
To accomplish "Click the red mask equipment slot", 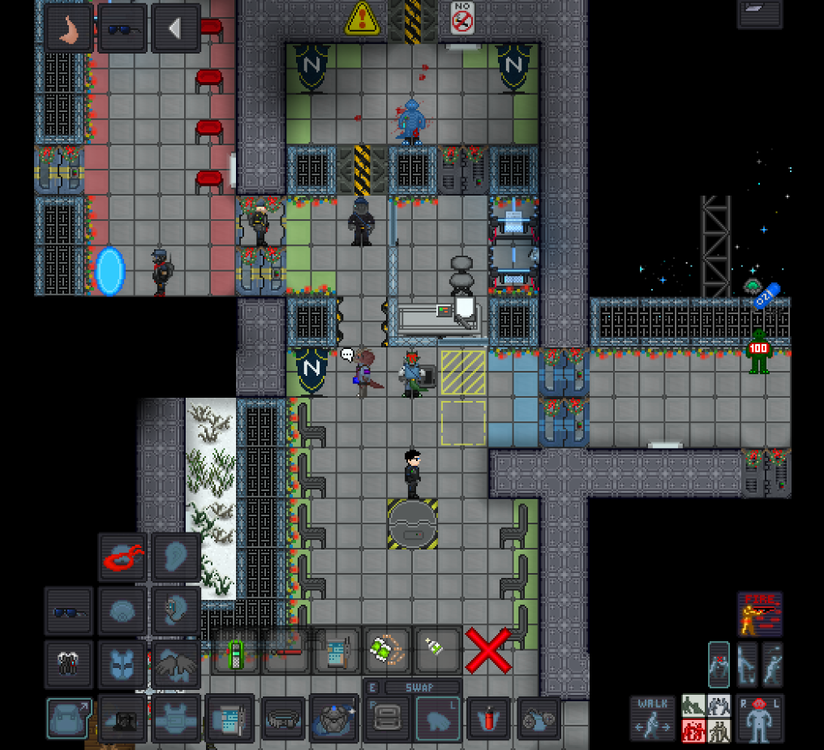I will [122, 558].
